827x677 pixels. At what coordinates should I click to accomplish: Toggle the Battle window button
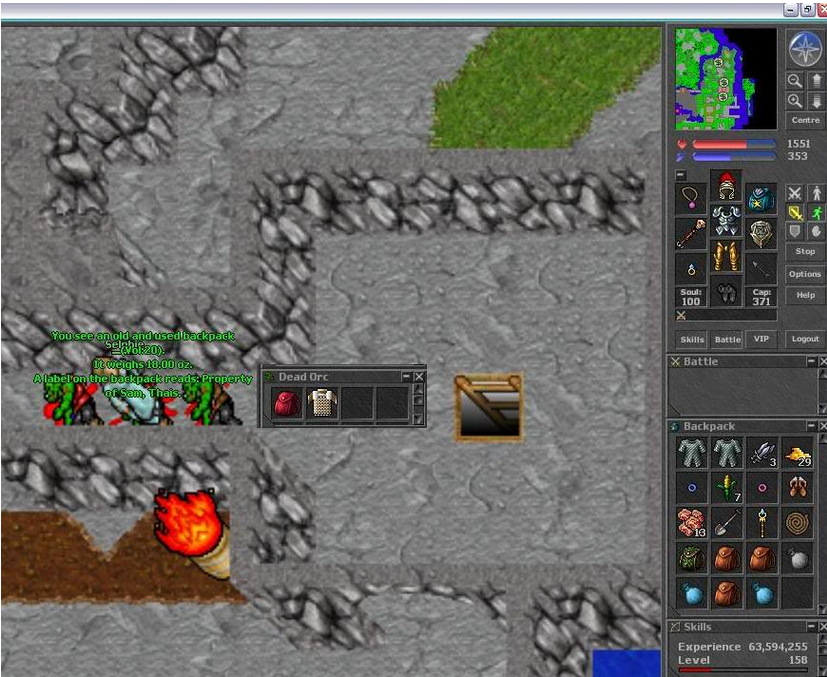pos(727,340)
